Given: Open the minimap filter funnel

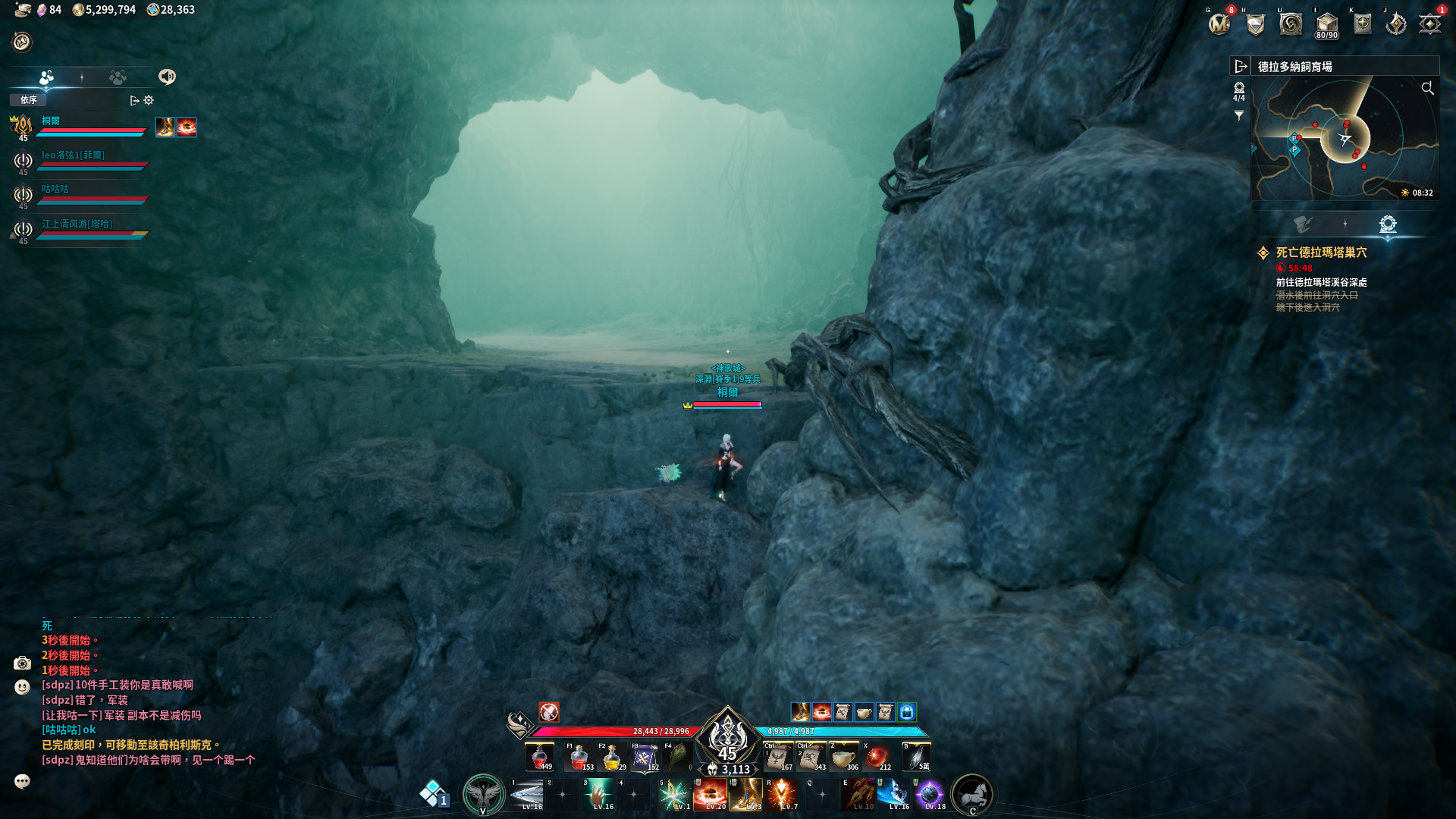Looking at the screenshot, I should [x=1238, y=116].
